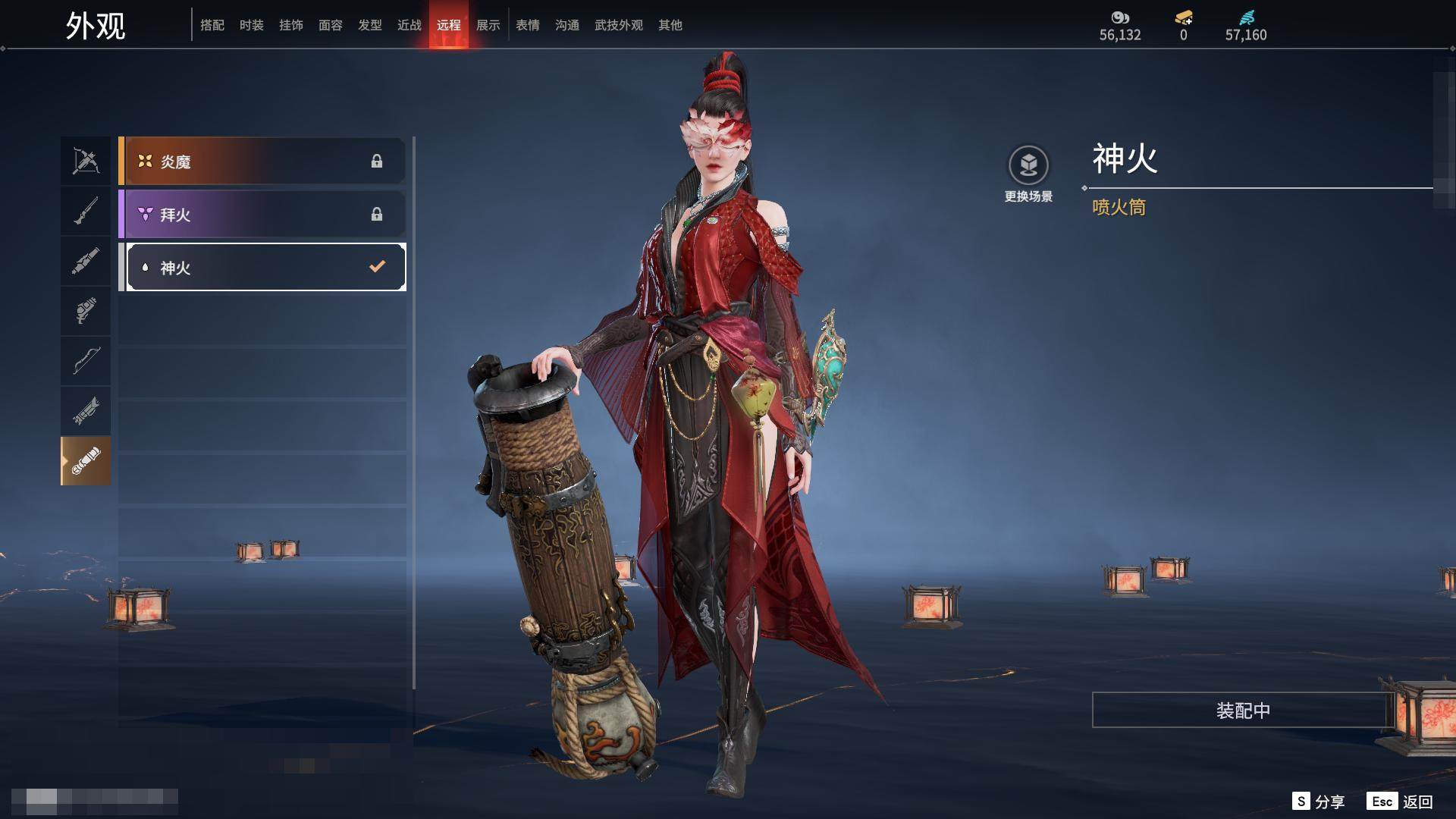The width and height of the screenshot is (1456, 819).
Task: Switch to the 发型 tab
Action: pyautogui.click(x=370, y=25)
